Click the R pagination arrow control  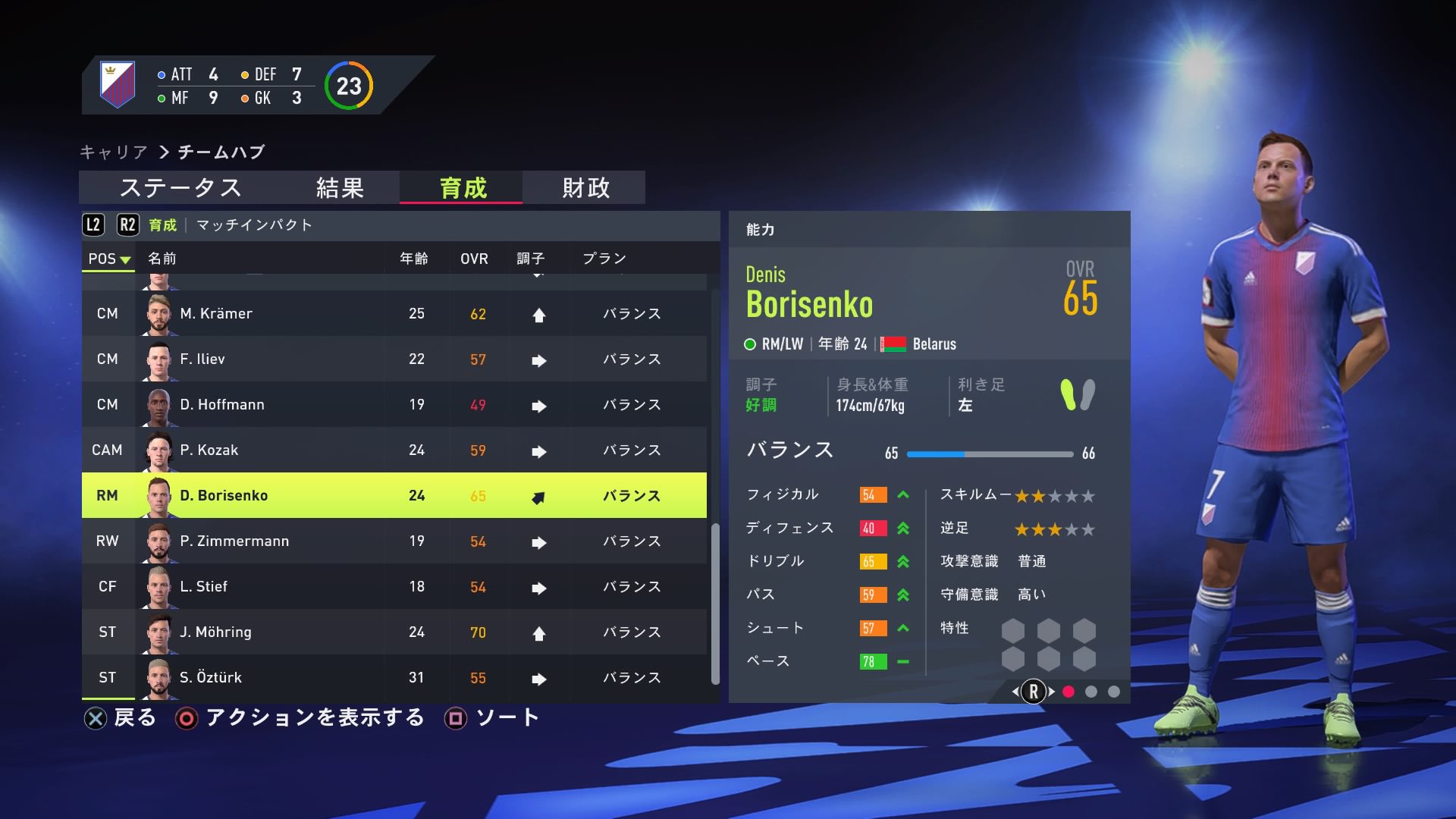click(x=1034, y=691)
